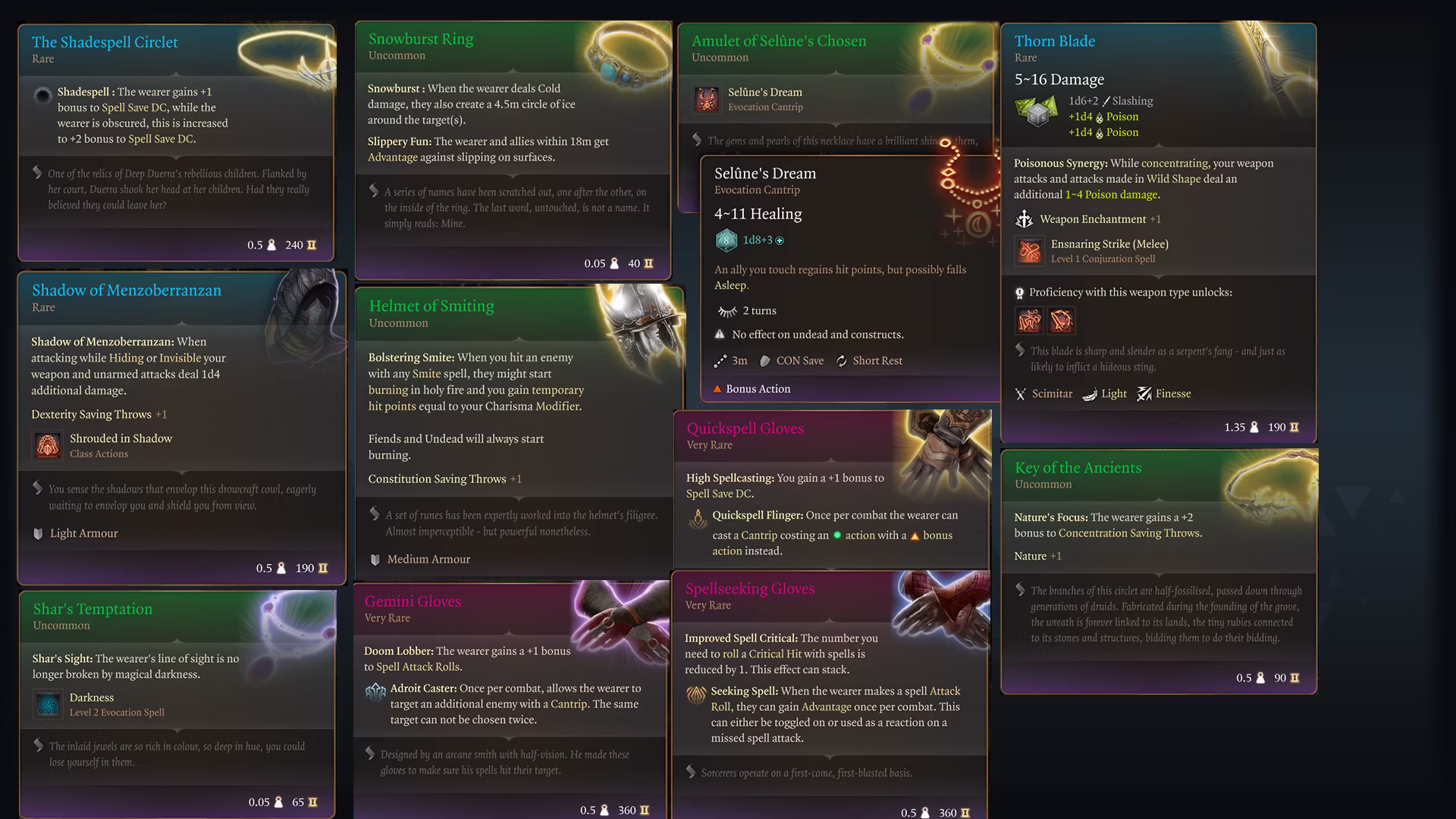Screen dimensions: 1456x819
Task: Select the Scimitar proficiency icon on Thorn Blade
Action: [1020, 394]
